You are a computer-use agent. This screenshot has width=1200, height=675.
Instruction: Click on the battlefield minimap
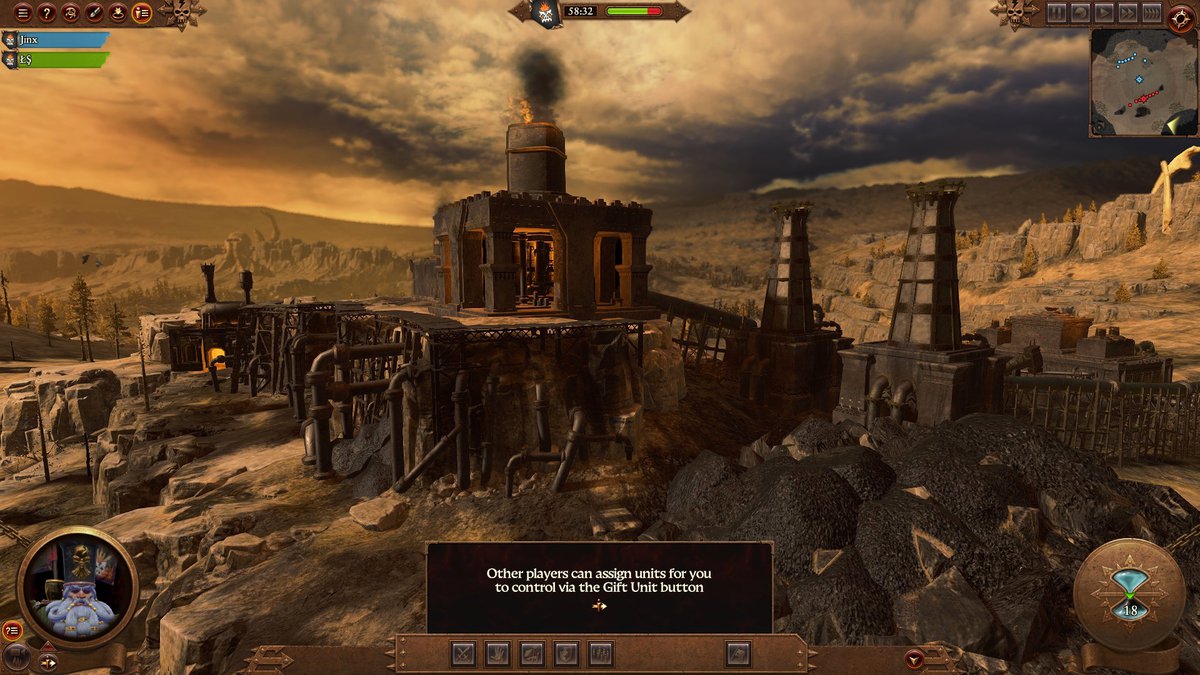(x=1143, y=82)
